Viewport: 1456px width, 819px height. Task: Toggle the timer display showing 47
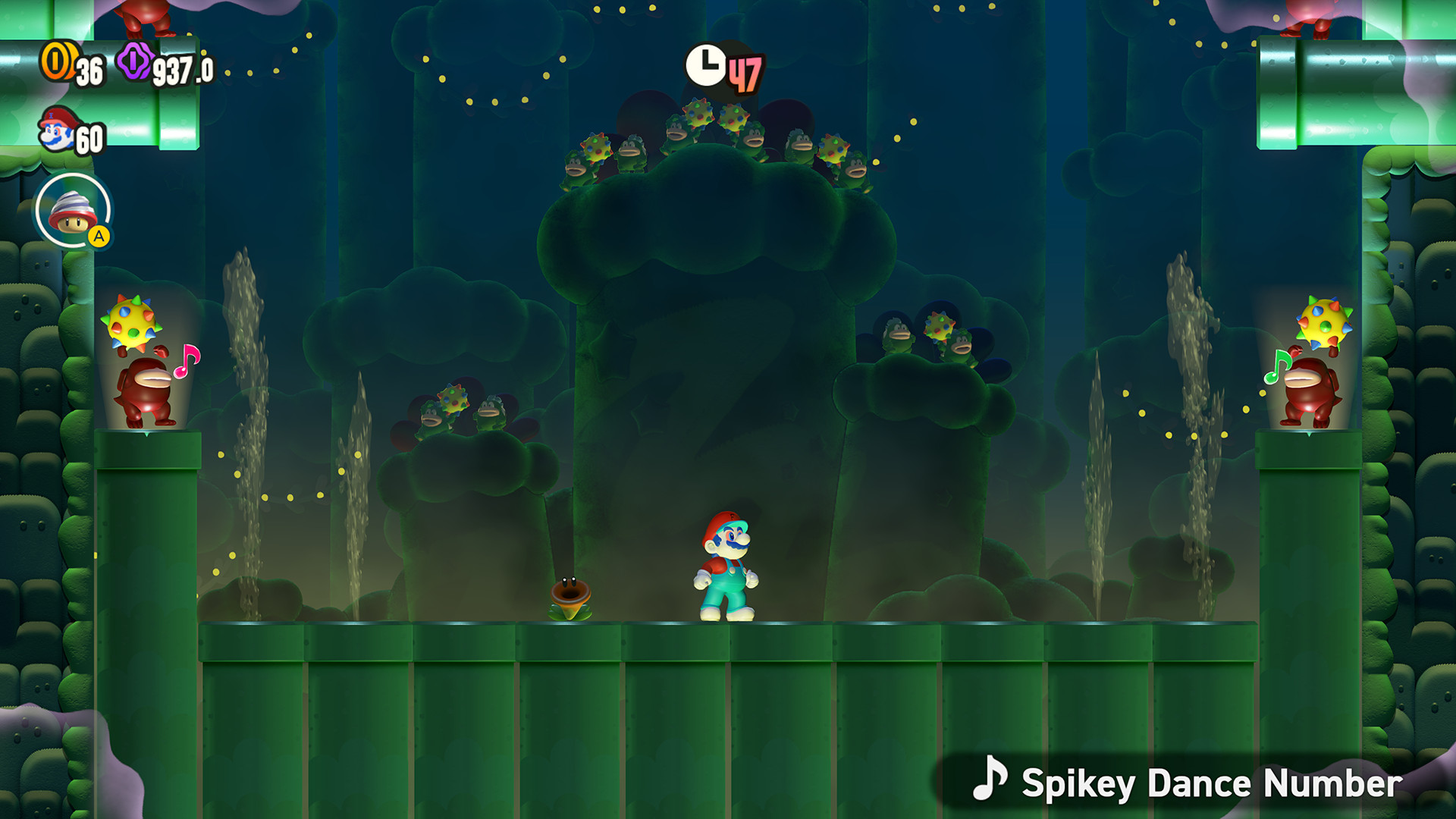pyautogui.click(x=745, y=74)
